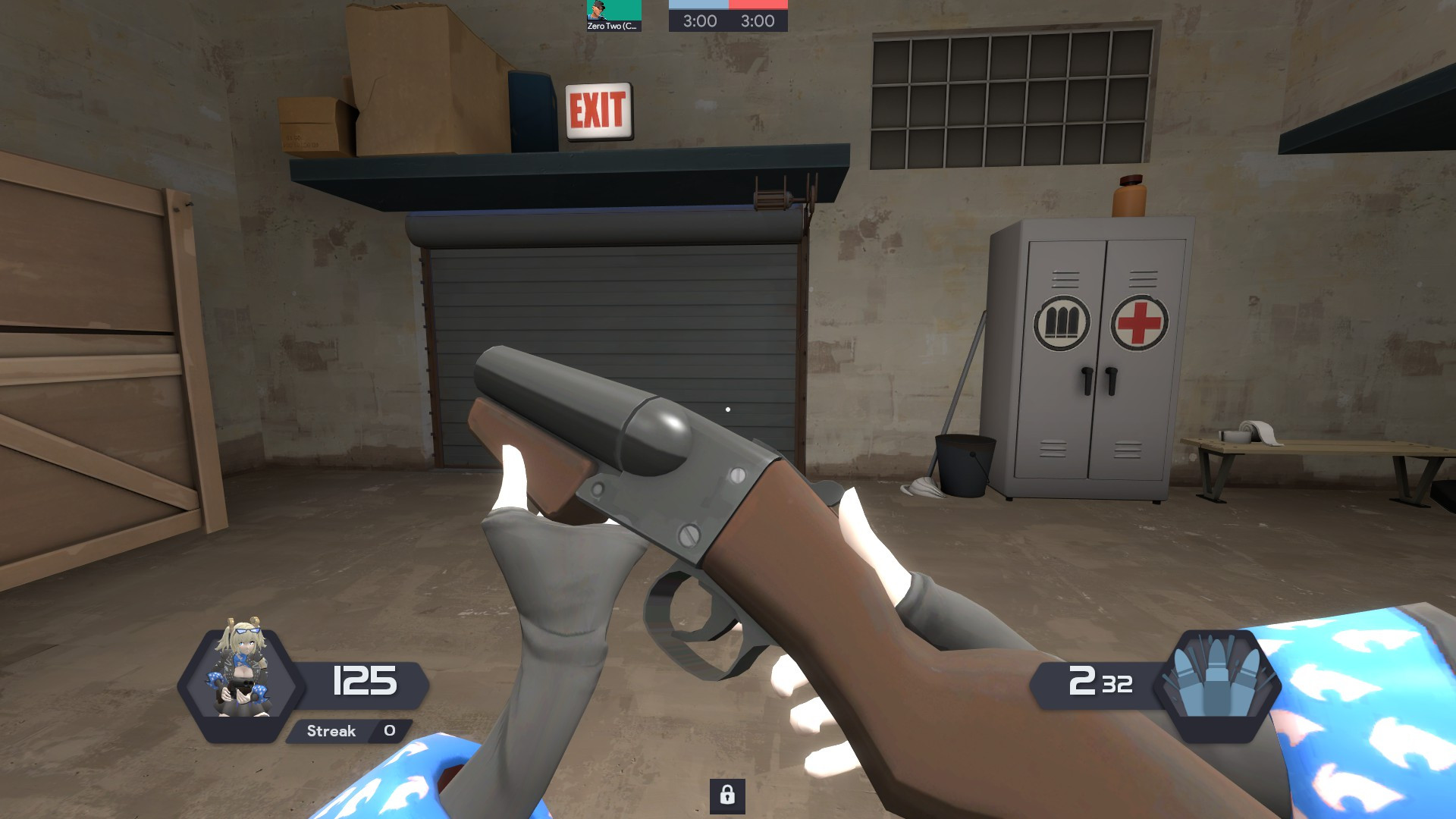
Task: Click the EXIT sign on the shelf
Action: (x=598, y=111)
